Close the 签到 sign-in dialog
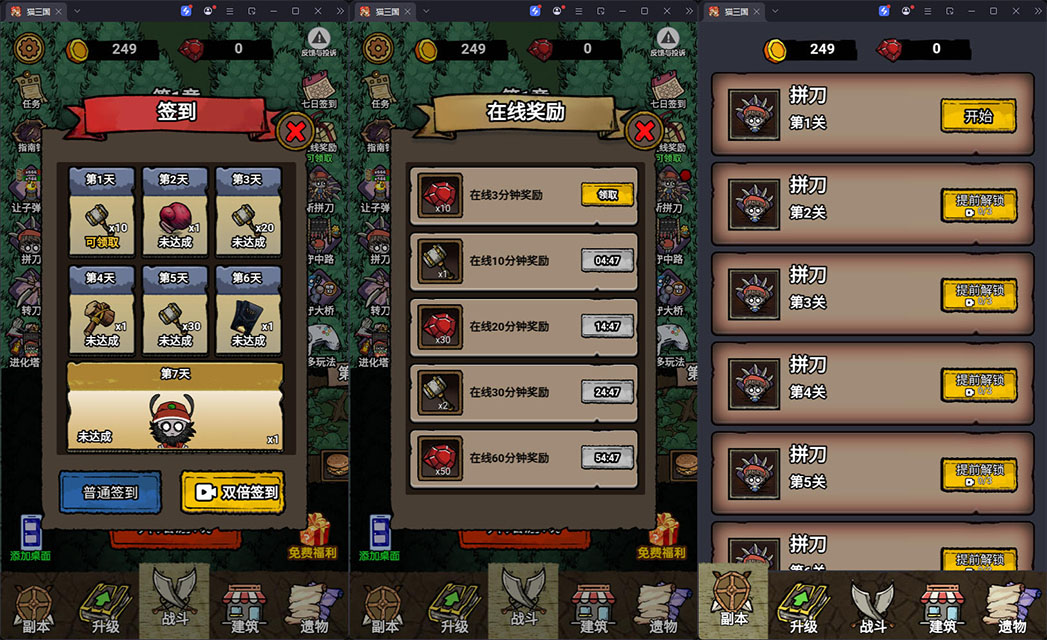The width and height of the screenshot is (1047, 640). pyautogui.click(x=296, y=131)
